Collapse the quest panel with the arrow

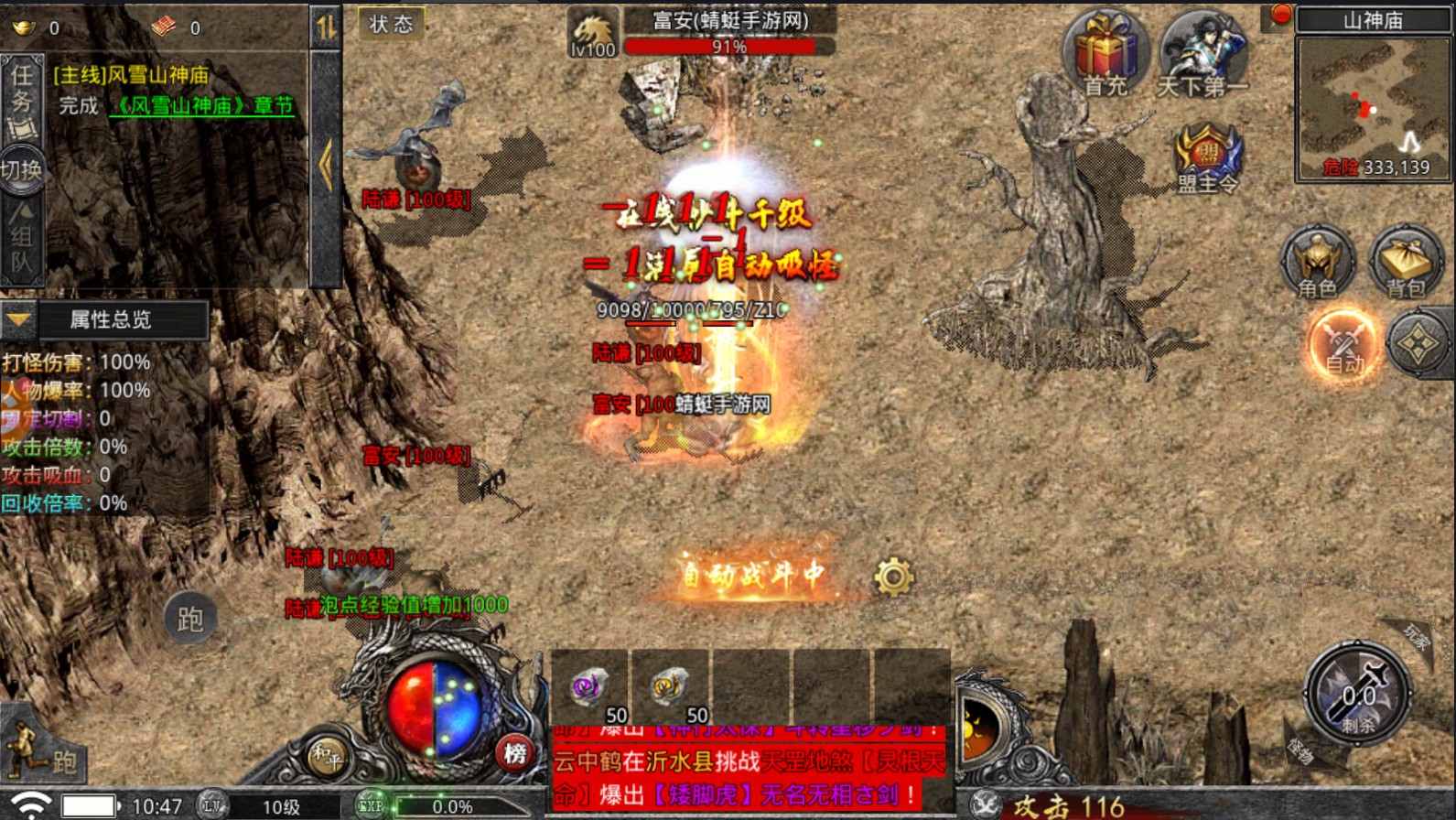coord(326,165)
